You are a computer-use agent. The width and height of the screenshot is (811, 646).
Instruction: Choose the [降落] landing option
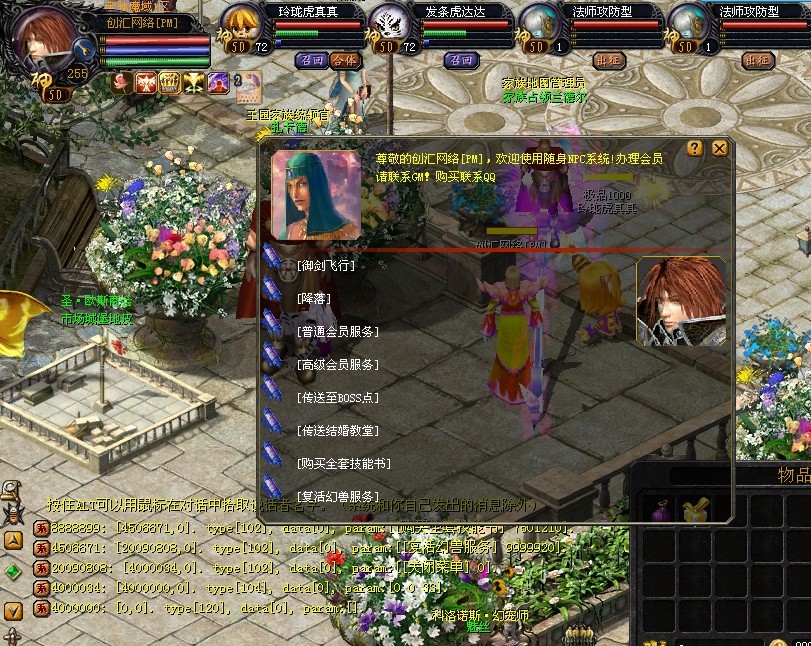pos(314,298)
